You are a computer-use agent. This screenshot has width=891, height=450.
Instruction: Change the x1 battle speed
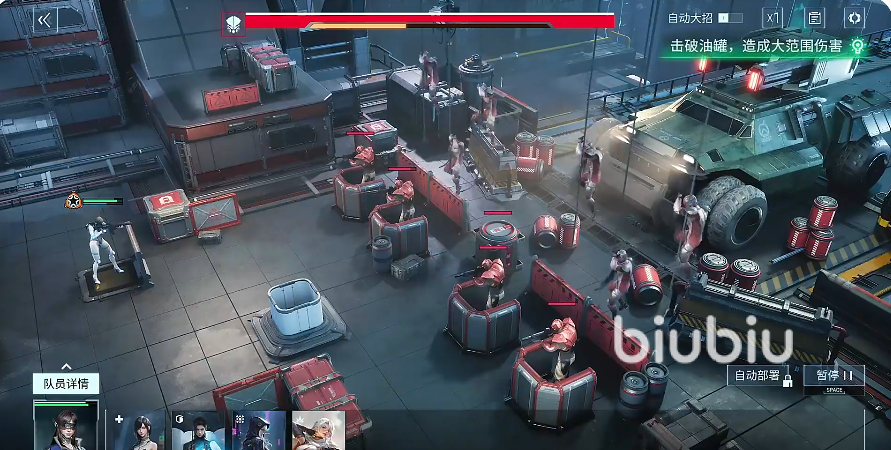pos(772,18)
